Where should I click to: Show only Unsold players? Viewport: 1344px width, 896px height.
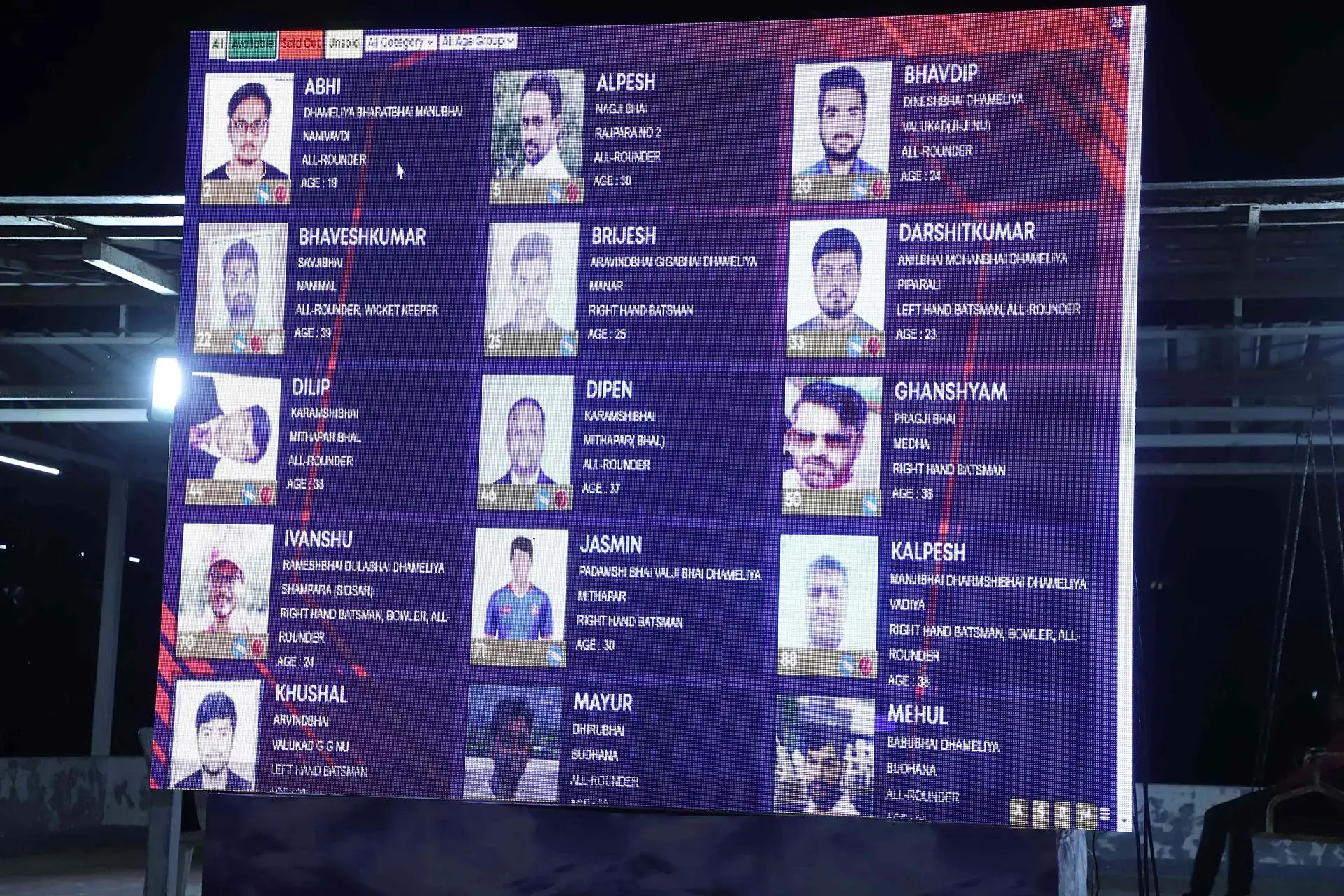pos(344,43)
